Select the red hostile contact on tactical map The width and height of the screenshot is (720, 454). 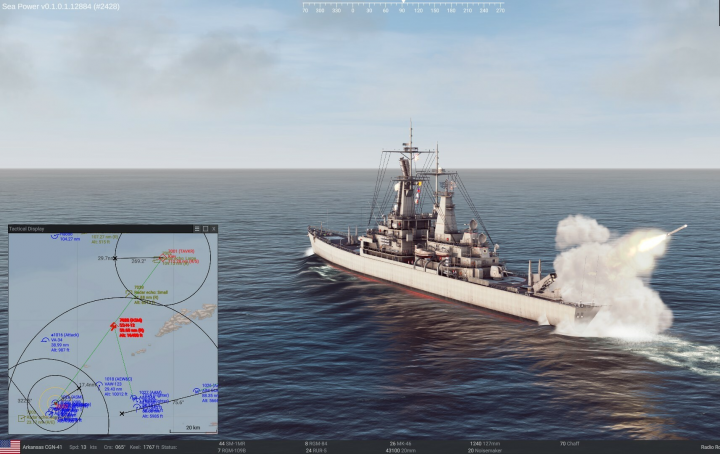[x=113, y=327]
